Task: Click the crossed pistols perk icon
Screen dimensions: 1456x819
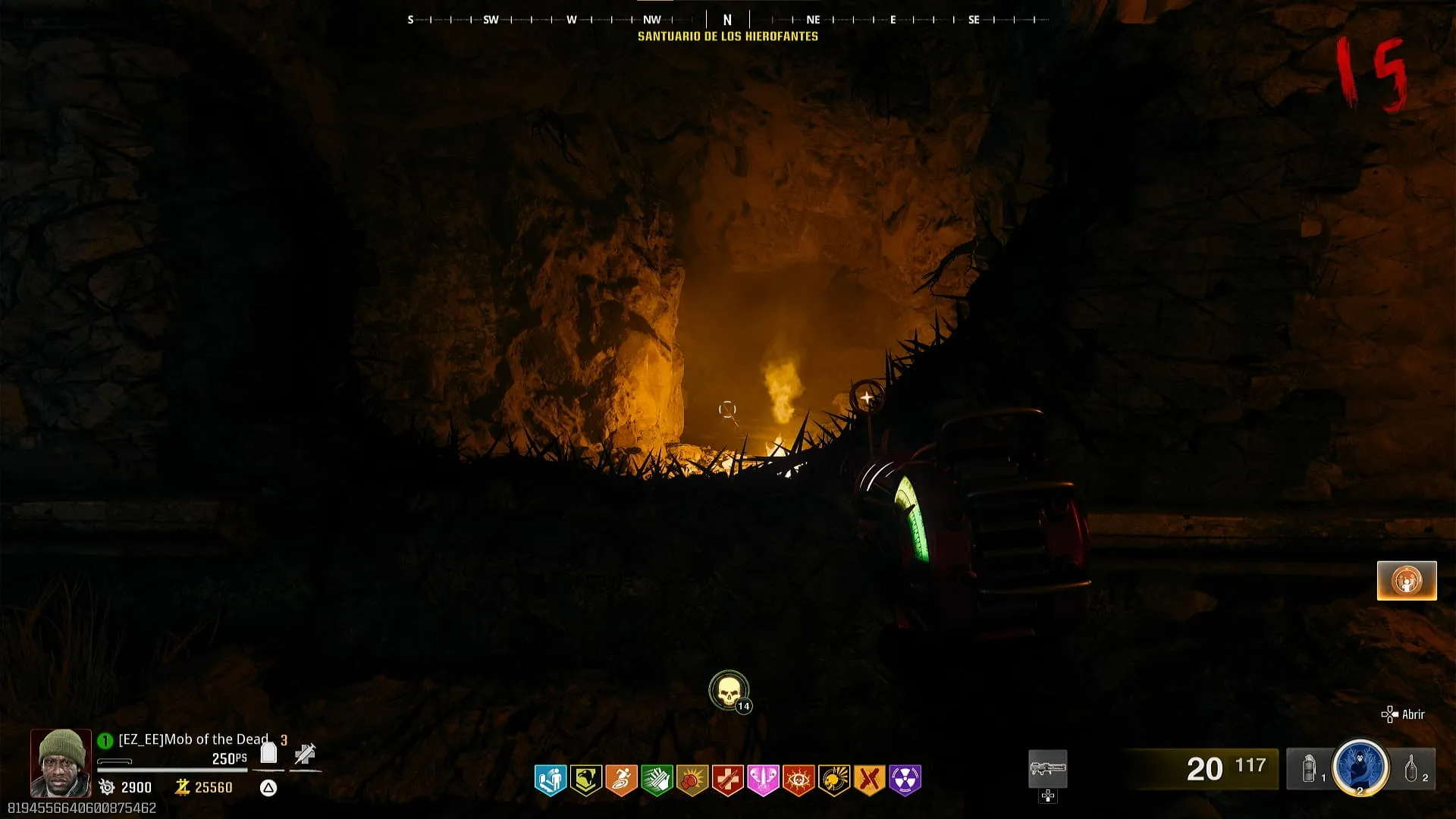Action: pos(870,780)
